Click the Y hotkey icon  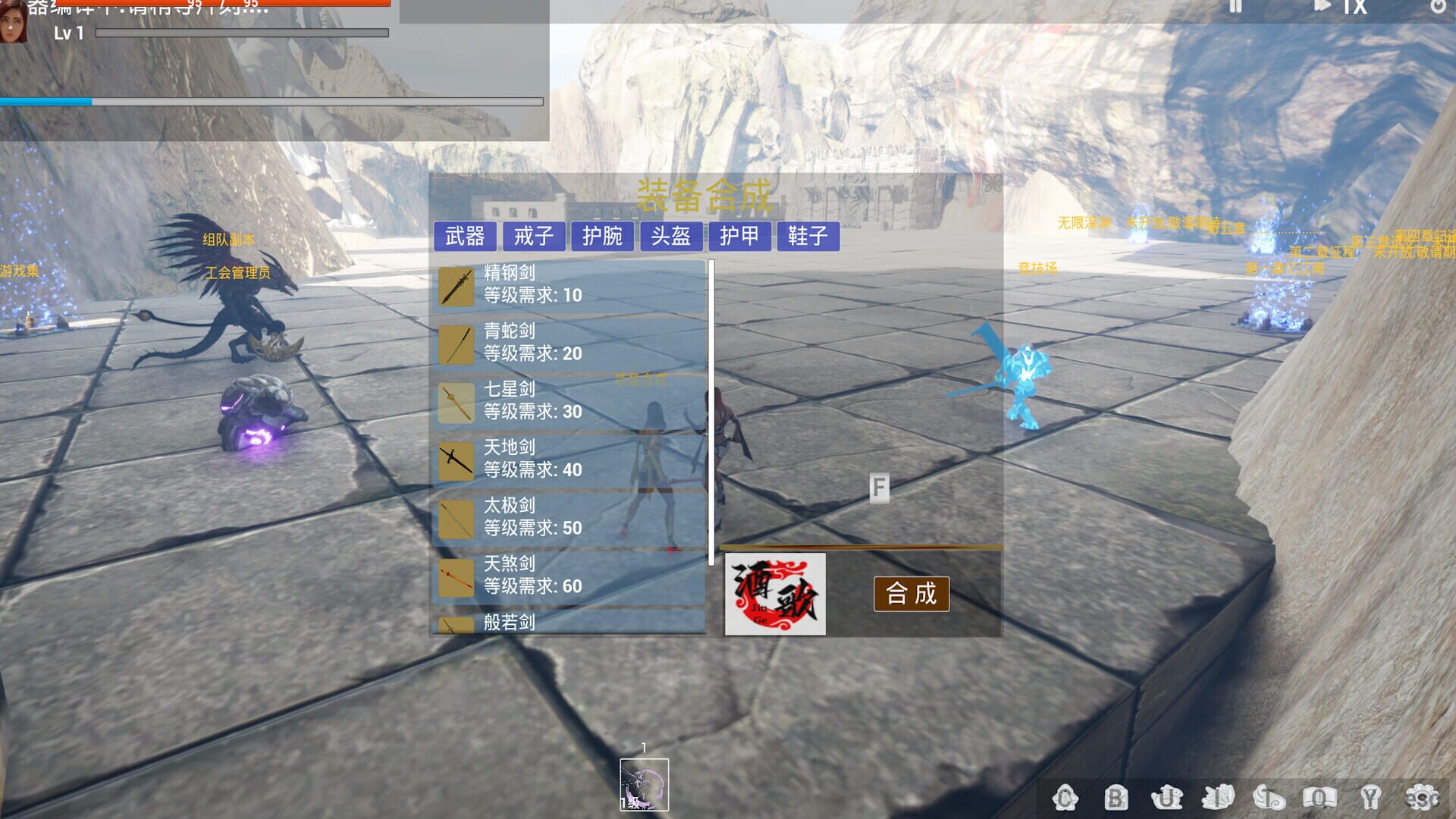(x=1369, y=796)
